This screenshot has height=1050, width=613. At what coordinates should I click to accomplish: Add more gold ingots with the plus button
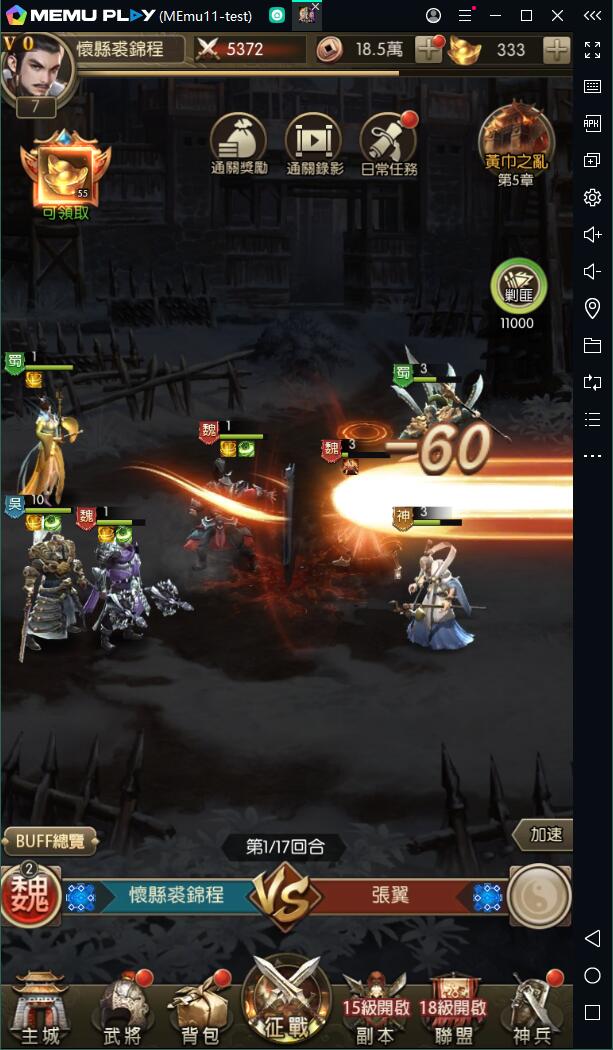556,50
